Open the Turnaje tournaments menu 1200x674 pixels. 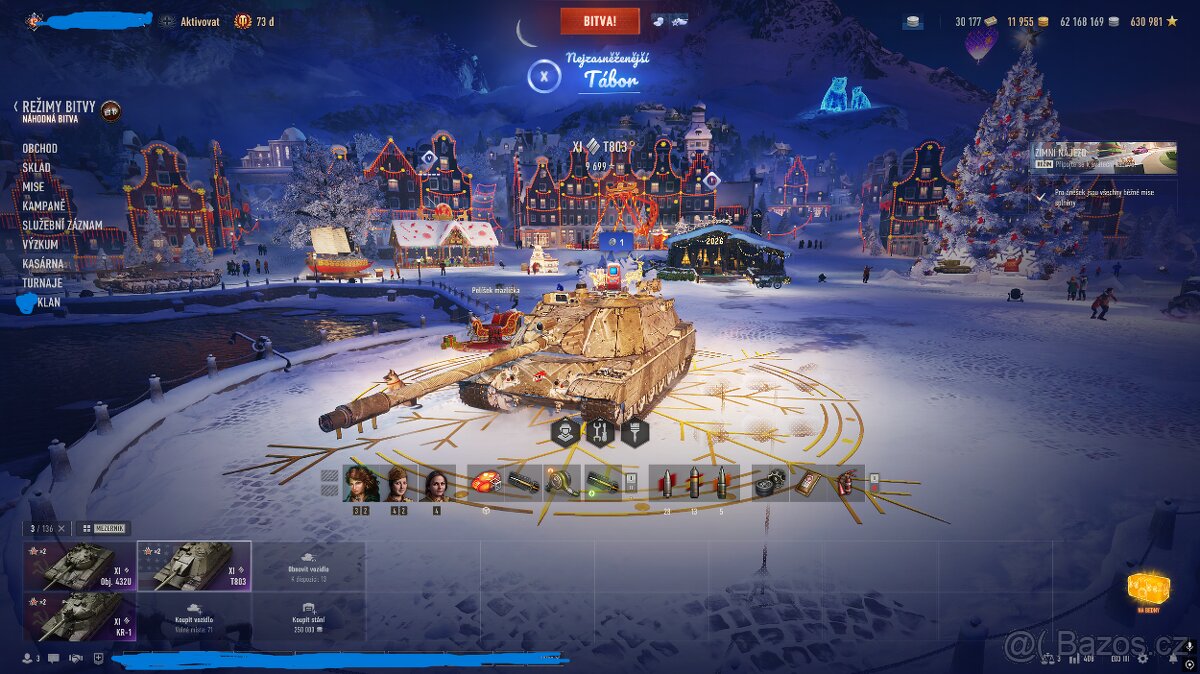(42, 282)
